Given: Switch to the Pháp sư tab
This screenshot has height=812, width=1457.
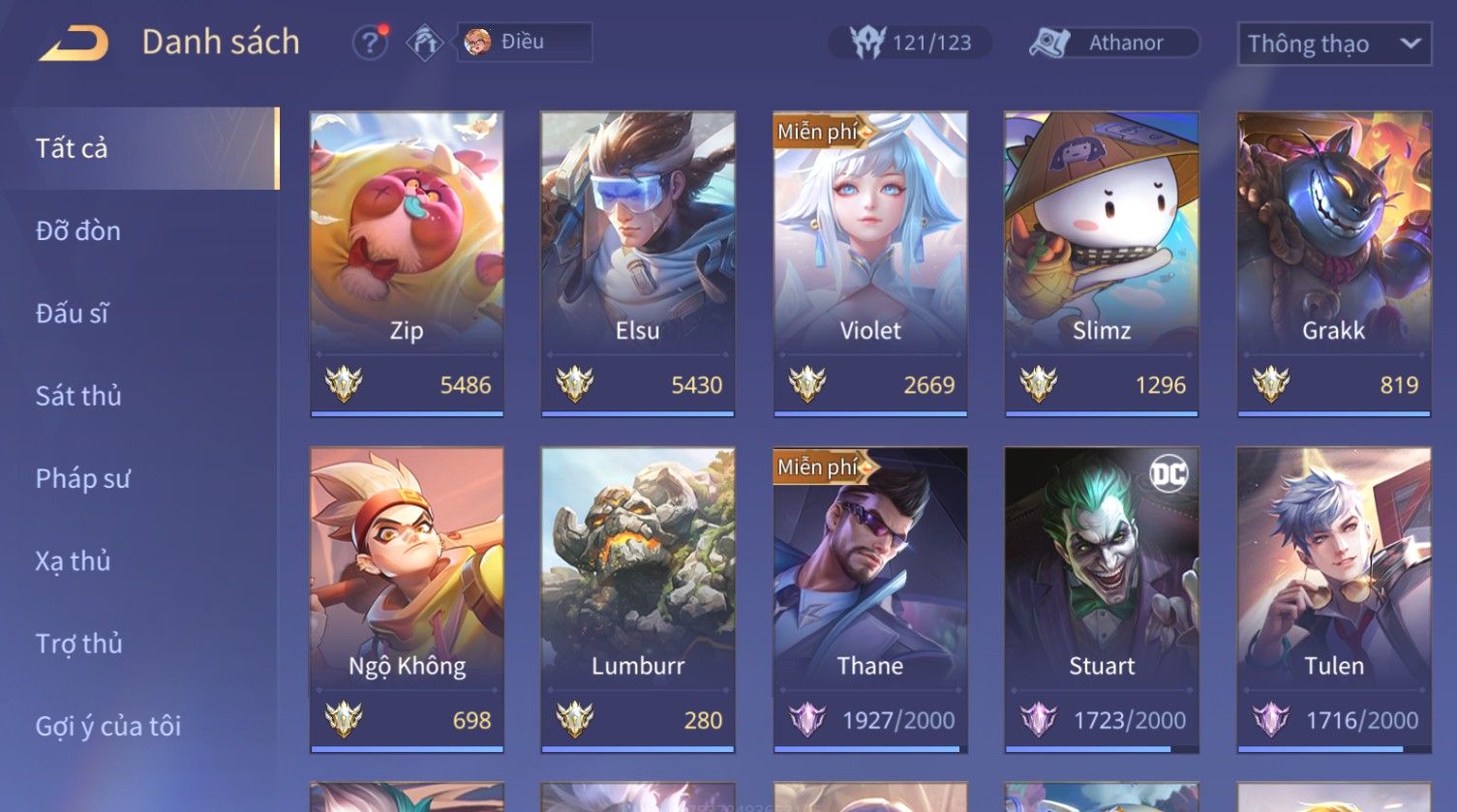Looking at the screenshot, I should click(x=82, y=478).
